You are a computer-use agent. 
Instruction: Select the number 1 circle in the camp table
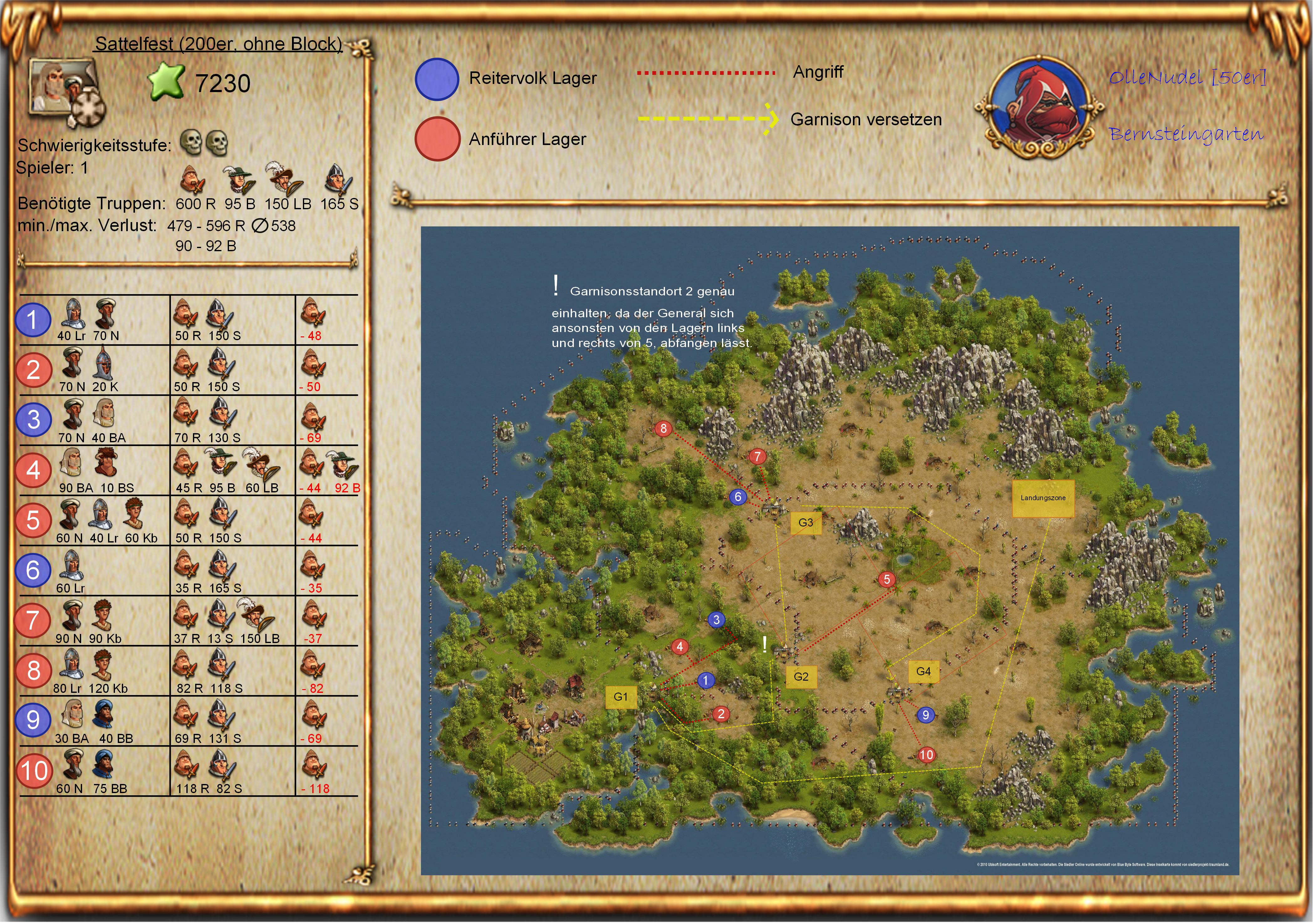point(33,320)
